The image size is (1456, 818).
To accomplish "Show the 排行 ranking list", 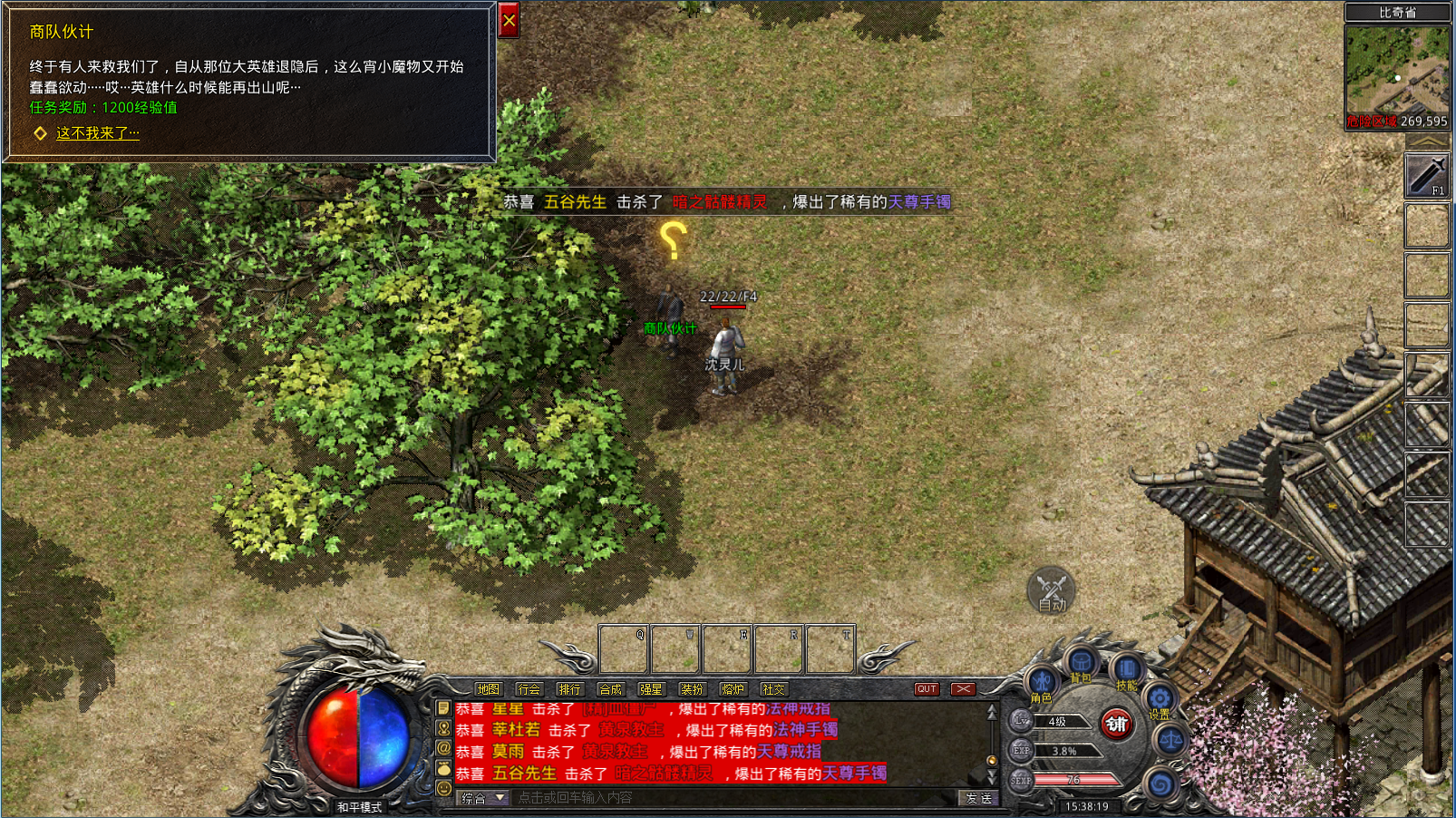I will pyautogui.click(x=569, y=689).
